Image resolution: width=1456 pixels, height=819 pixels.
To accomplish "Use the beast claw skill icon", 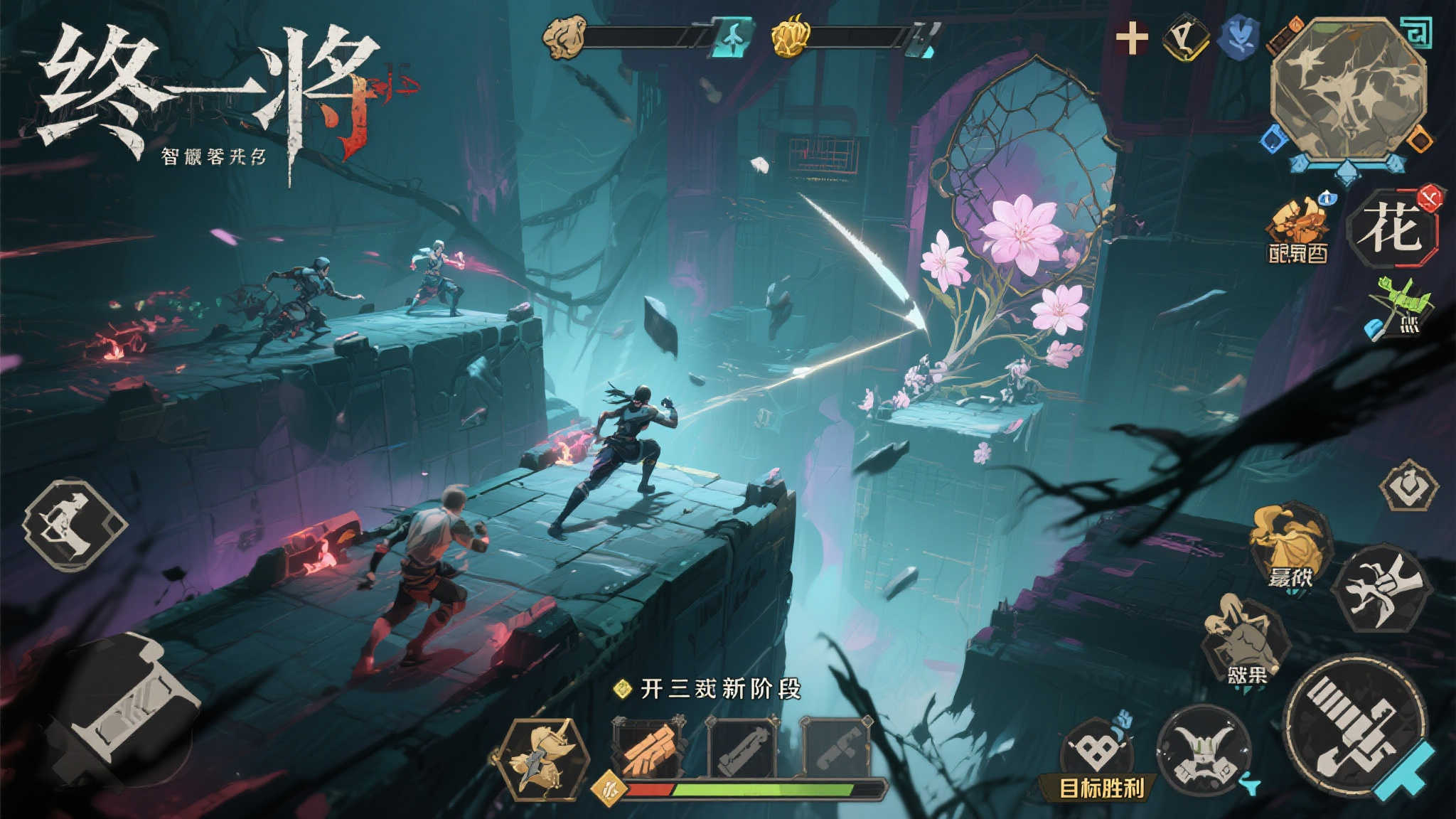I will tap(1246, 642).
